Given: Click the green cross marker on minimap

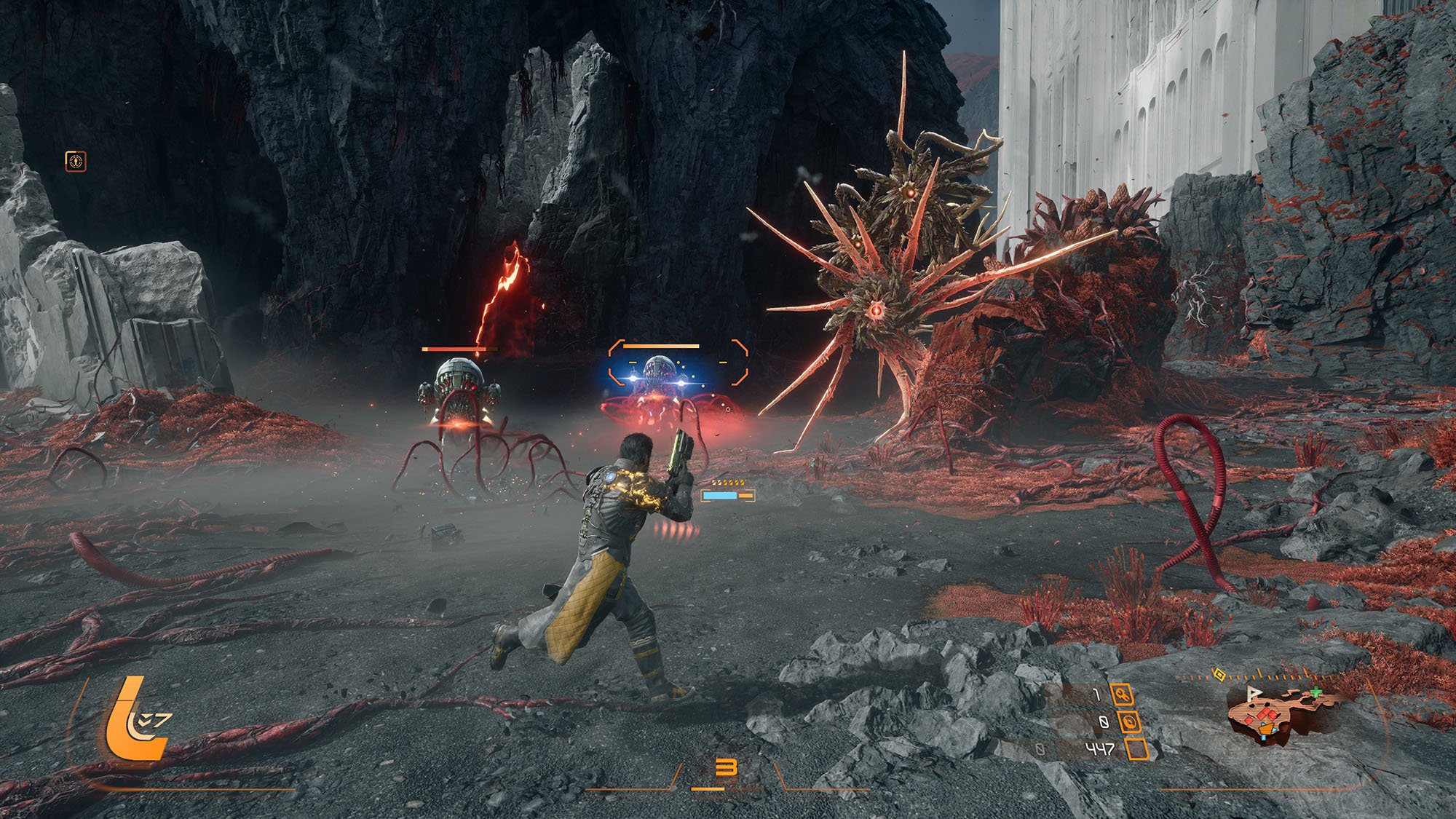Looking at the screenshot, I should point(1315,692).
